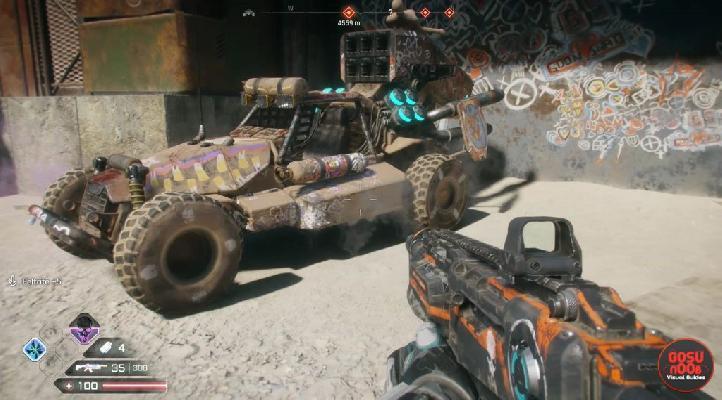Select the objective marker showing 4559 m
Image resolution: width=722 pixels, height=400 pixels.
pyautogui.click(x=349, y=12)
